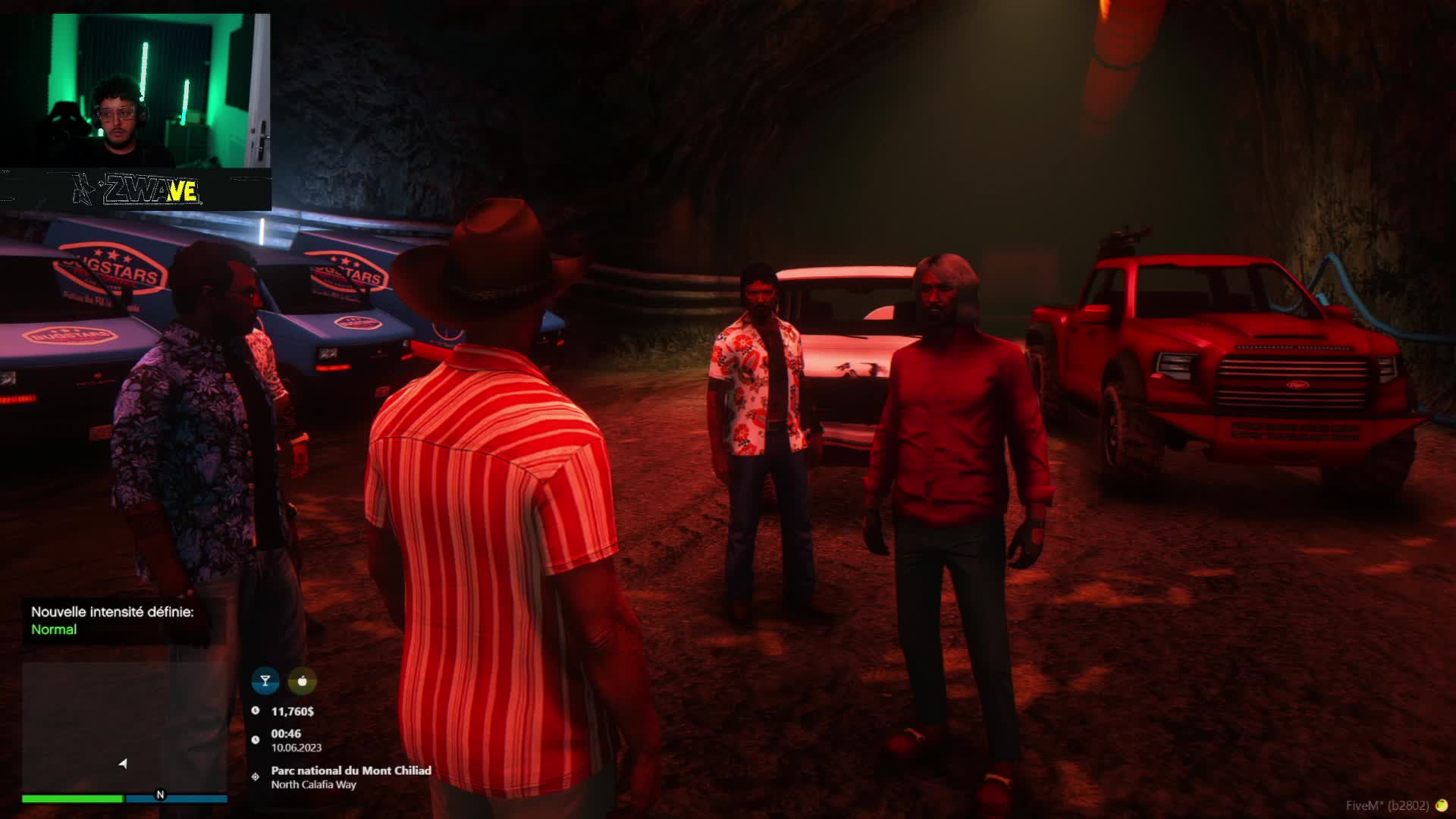Image resolution: width=1456 pixels, height=819 pixels.
Task: Select the cocktail glass thirst icon
Action: coord(265,681)
